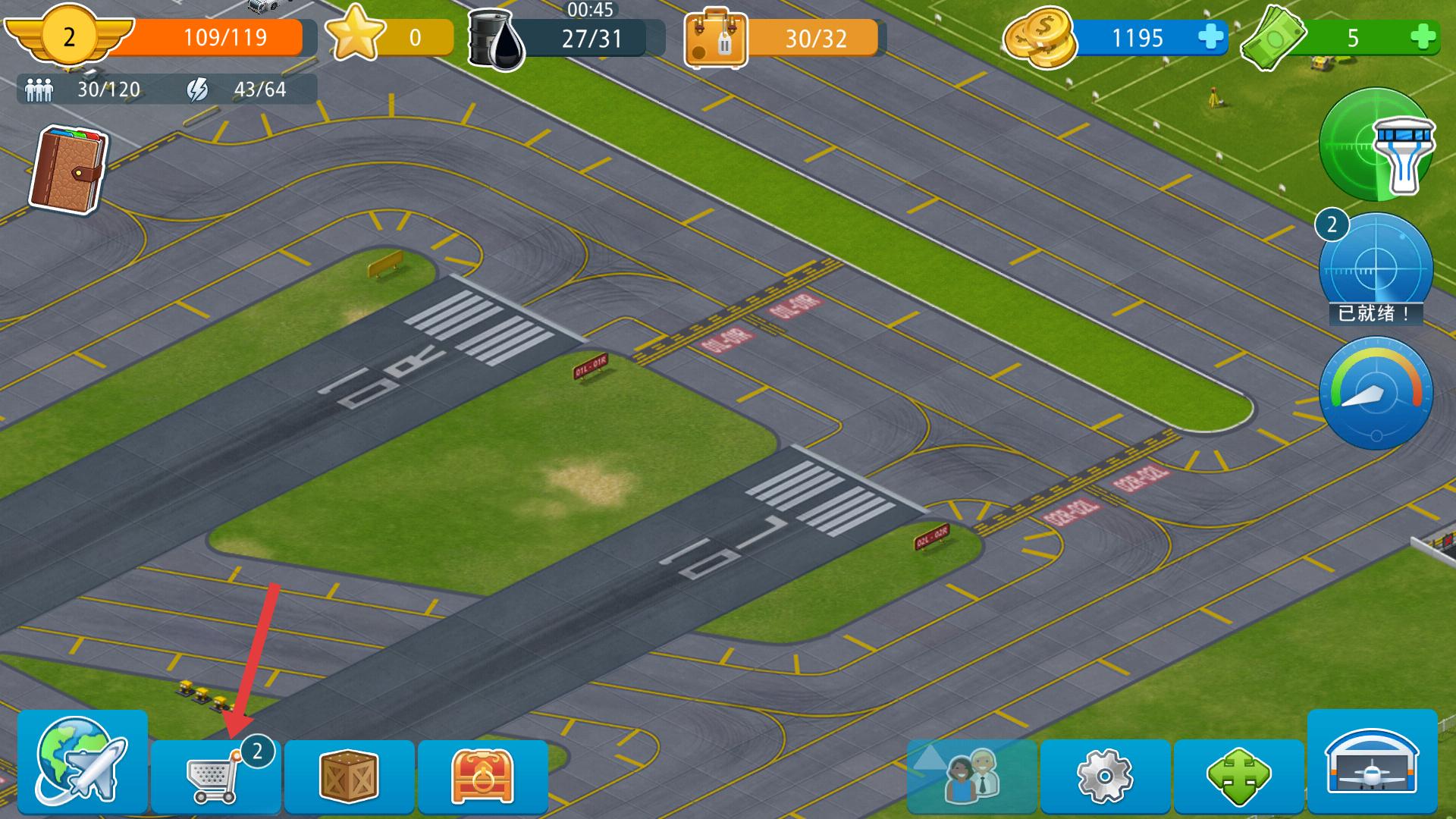Tap the oil barrel fuel icon
The height and width of the screenshot is (819, 1456).
[496, 39]
